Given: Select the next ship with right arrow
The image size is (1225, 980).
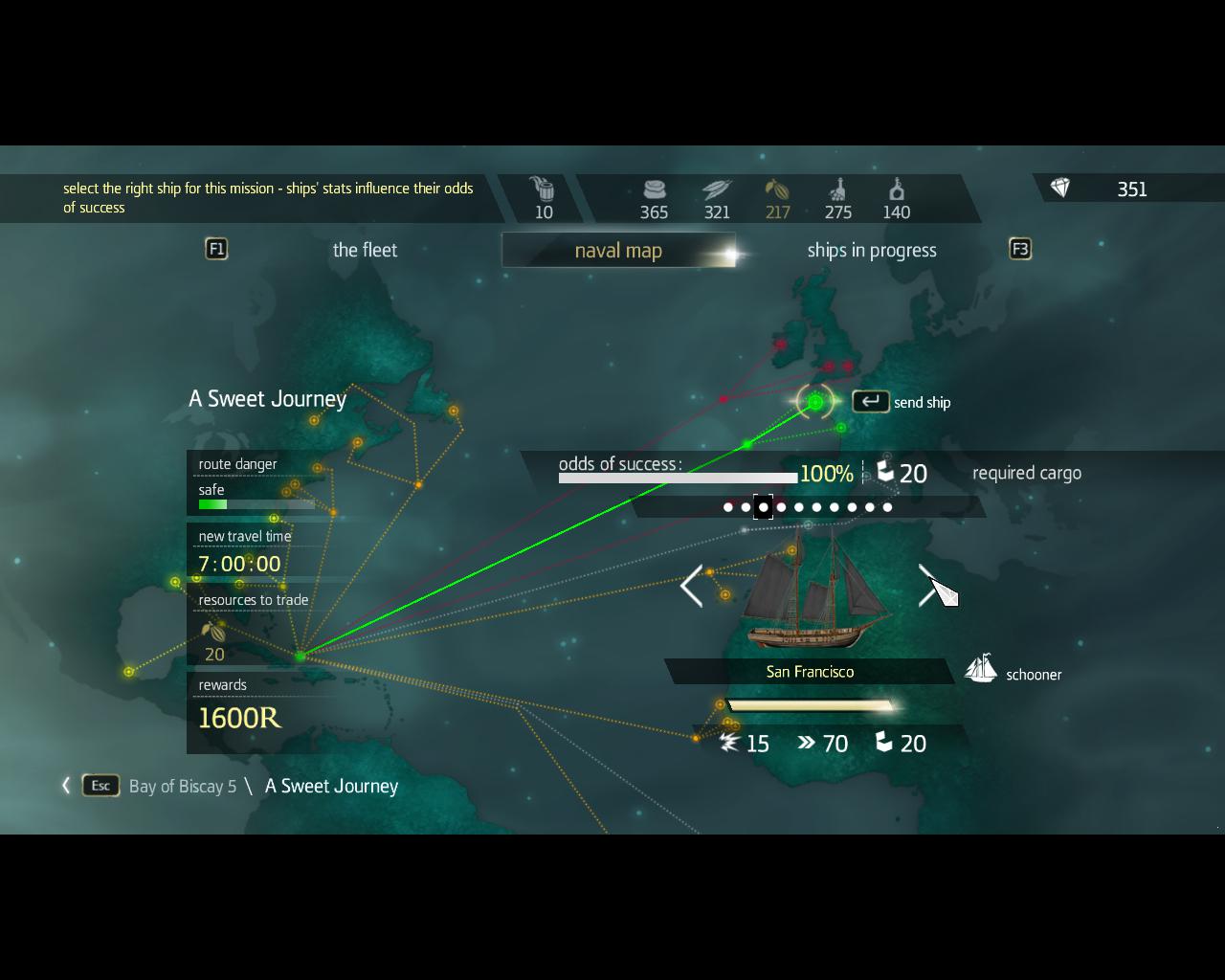Looking at the screenshot, I should pos(928,586).
